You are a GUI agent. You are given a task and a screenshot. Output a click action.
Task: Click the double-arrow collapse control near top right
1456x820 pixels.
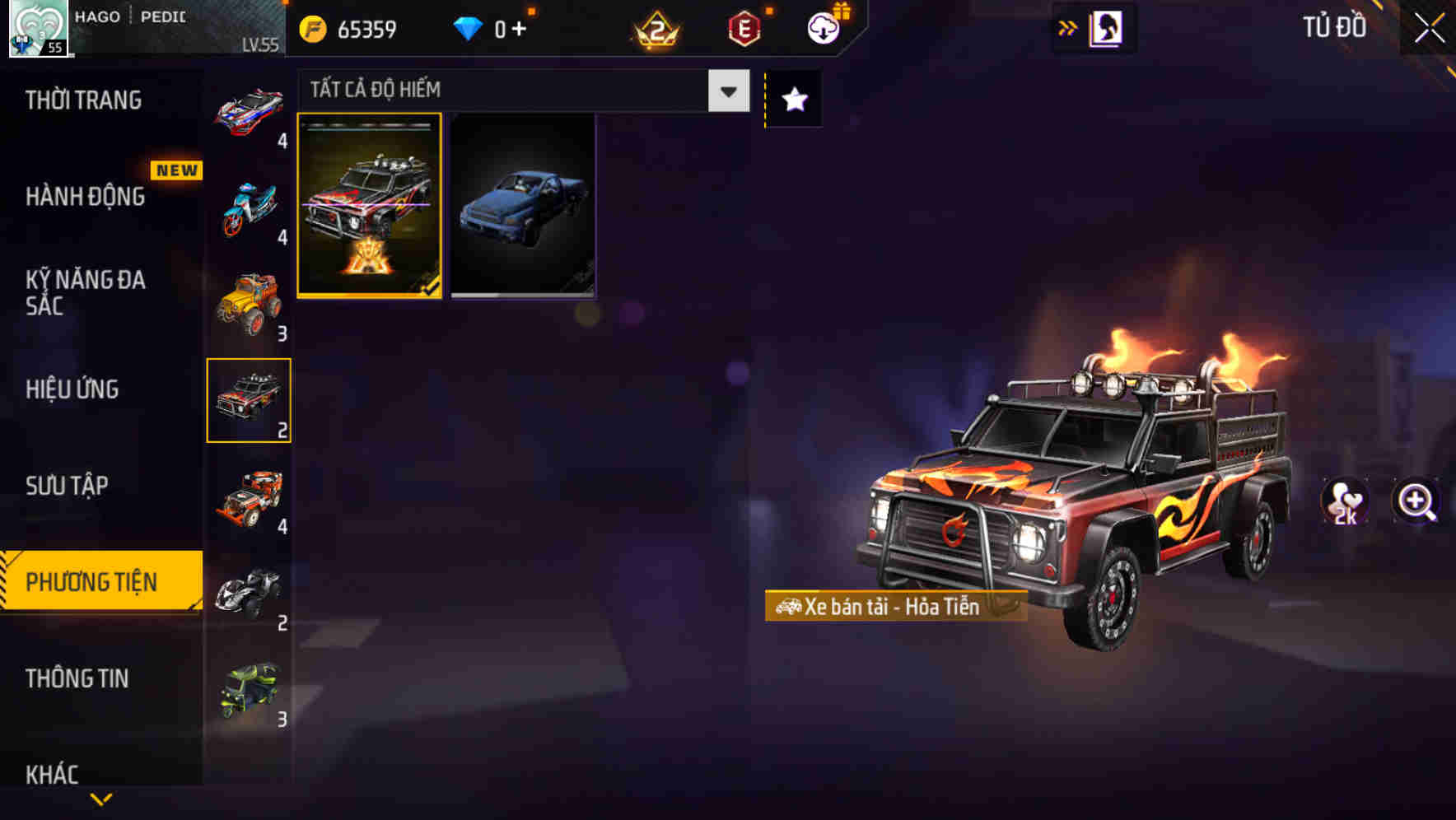[1066, 27]
